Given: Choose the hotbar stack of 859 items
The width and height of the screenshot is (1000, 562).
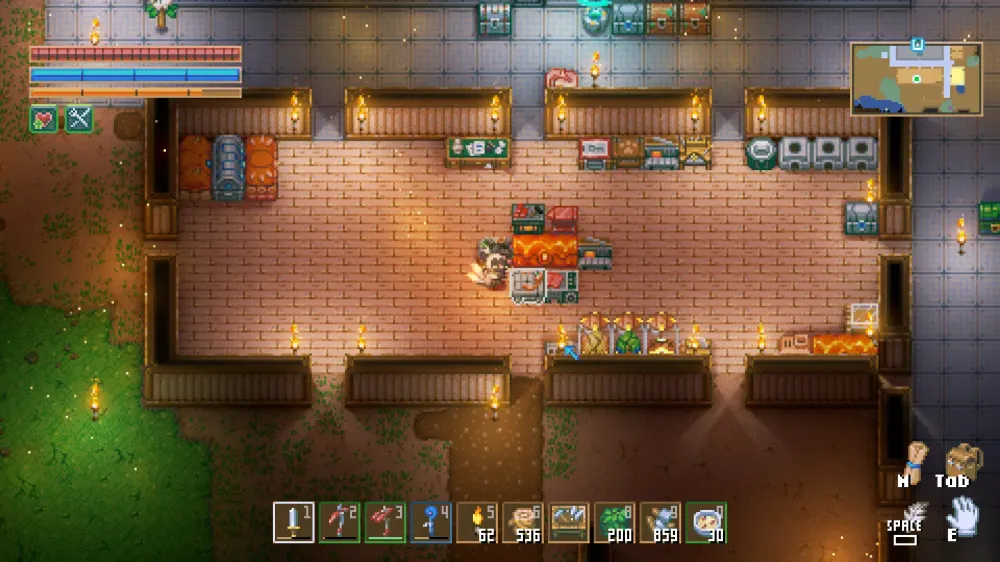Looking at the screenshot, I should tap(661, 522).
